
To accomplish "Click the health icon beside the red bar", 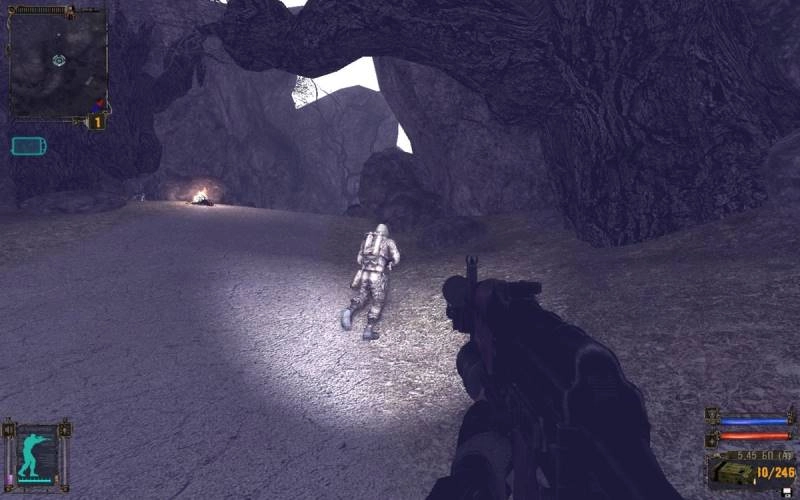I will 713,438.
